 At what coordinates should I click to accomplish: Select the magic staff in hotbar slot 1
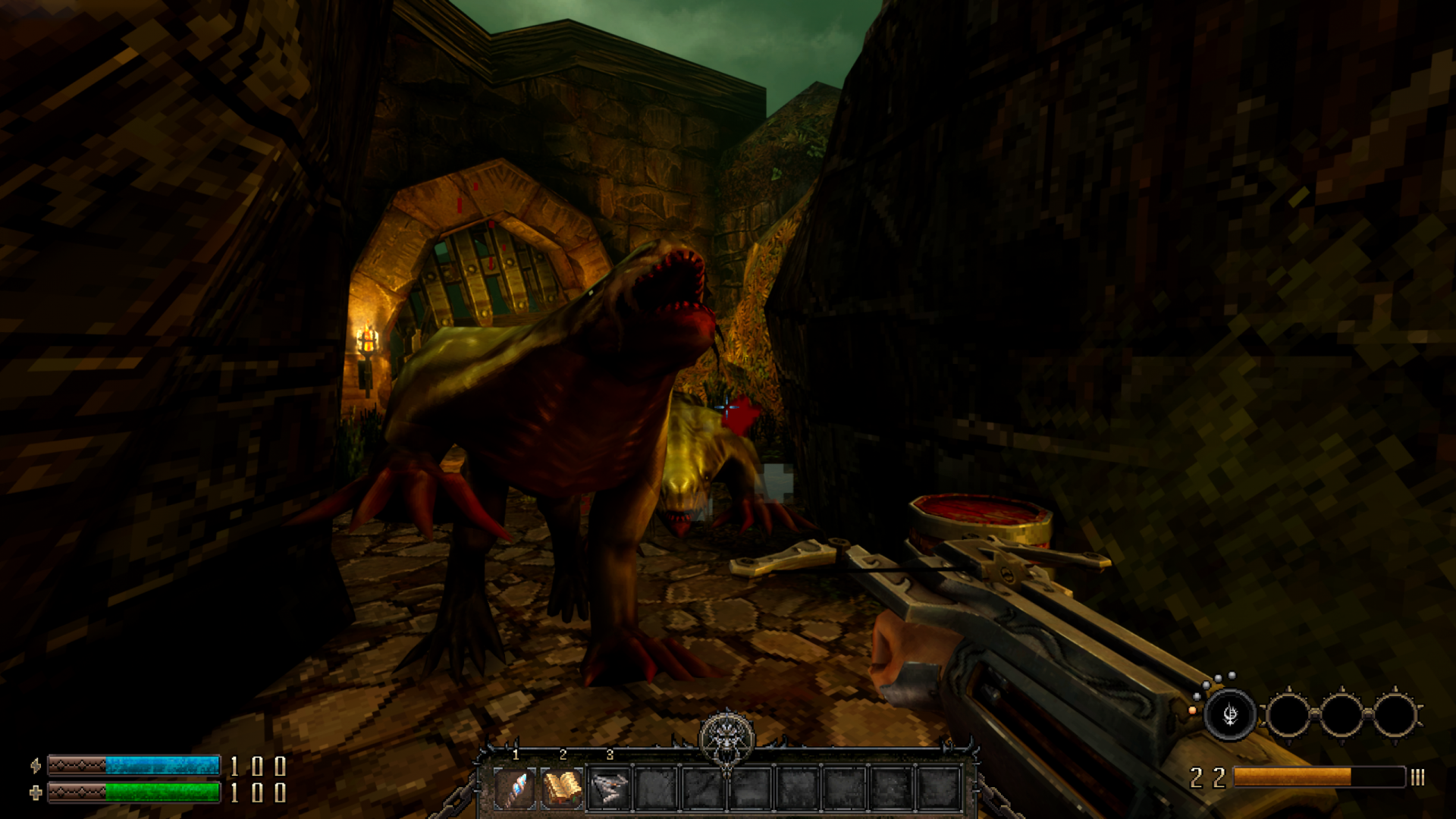(x=516, y=787)
